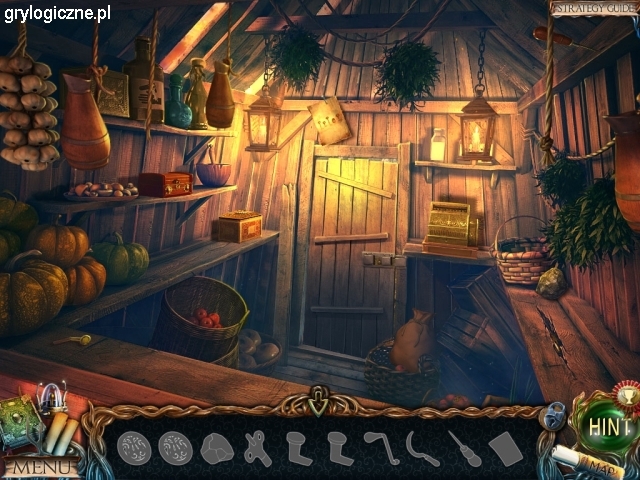Use the green HINT orb
Viewport: 640px width, 480px height.
(x=607, y=423)
